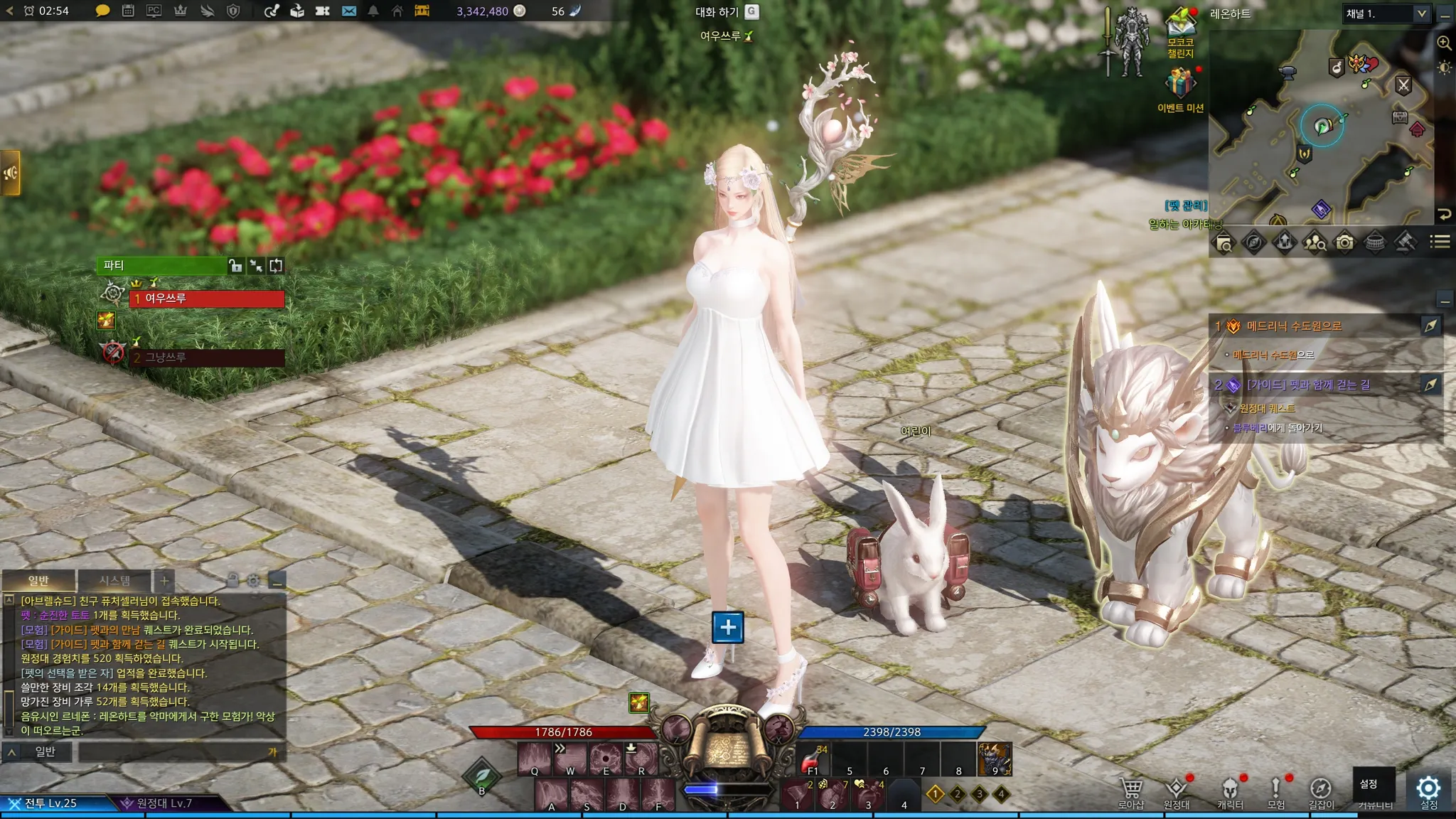Zoom in the minimap with magnifier button
Screen dimensions: 1456x819
click(1444, 43)
